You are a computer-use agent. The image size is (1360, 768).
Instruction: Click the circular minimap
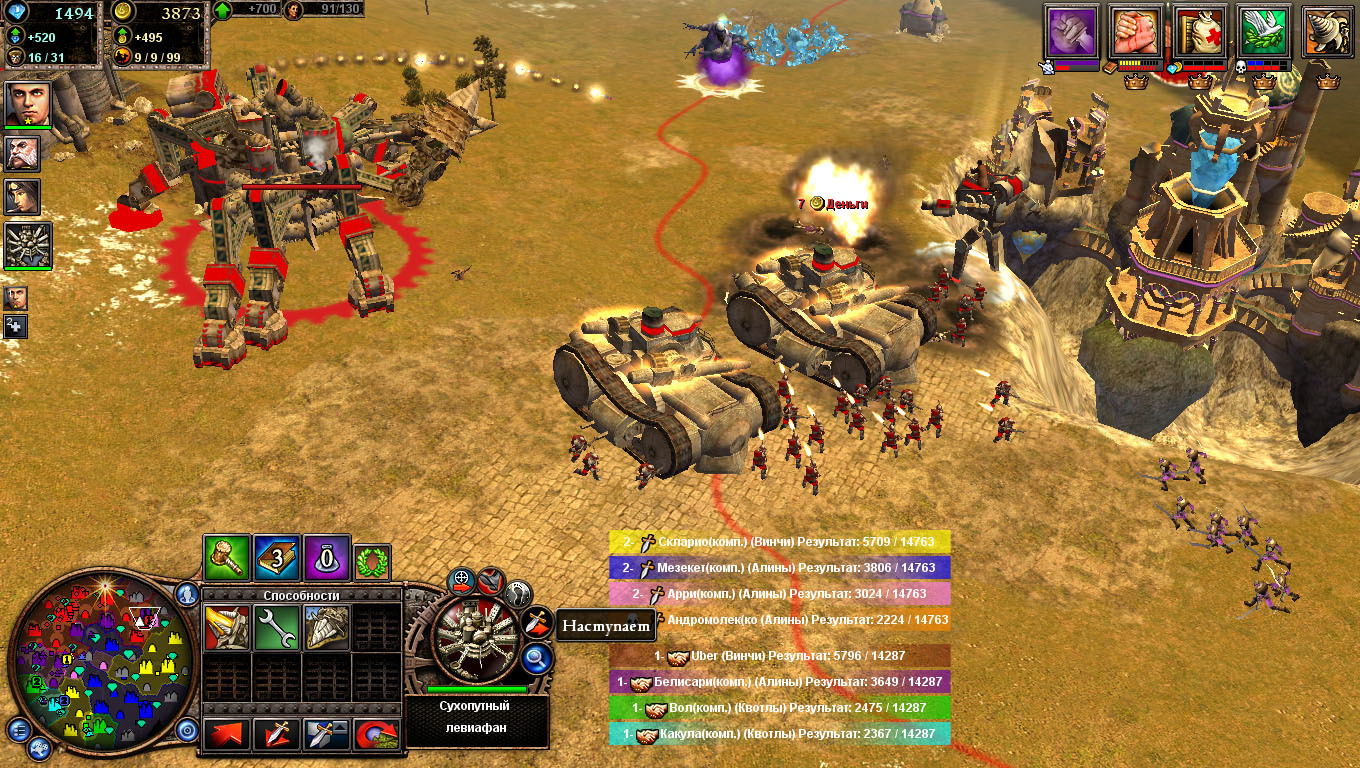tap(100, 660)
